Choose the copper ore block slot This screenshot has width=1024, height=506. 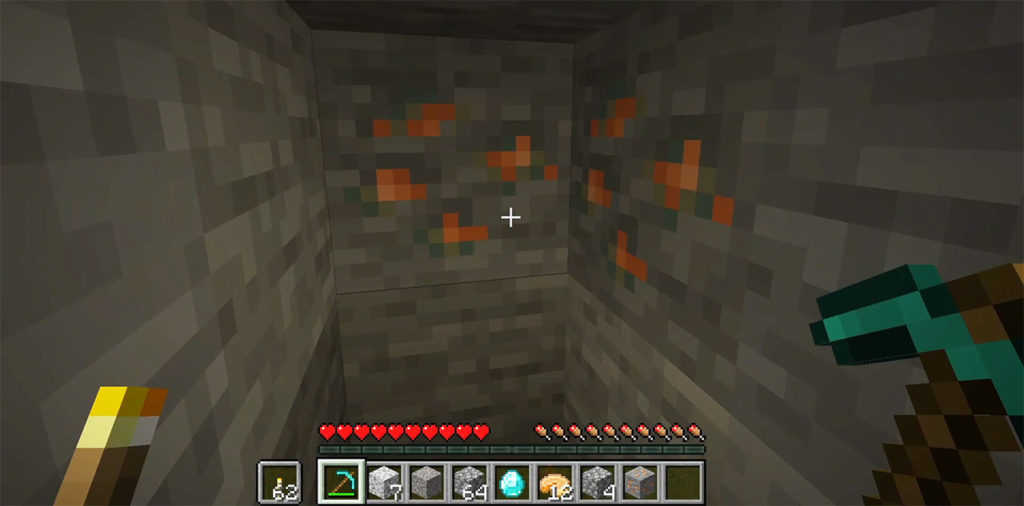640,480
